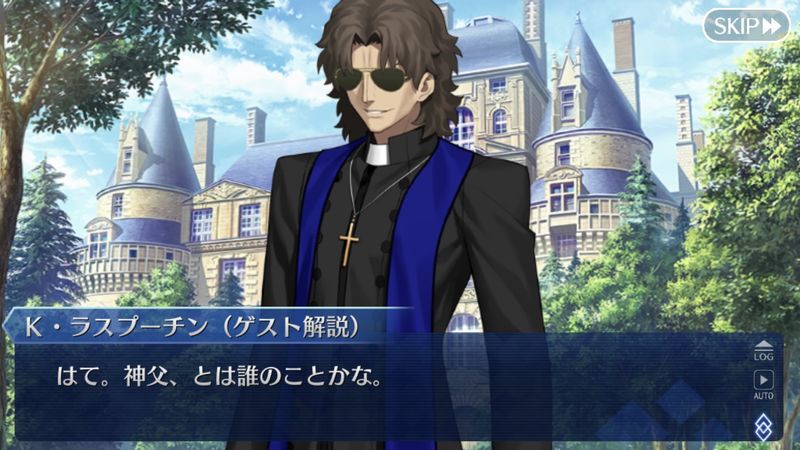Open the dialogue LOG
The width and height of the screenshot is (800, 450).
point(763,349)
